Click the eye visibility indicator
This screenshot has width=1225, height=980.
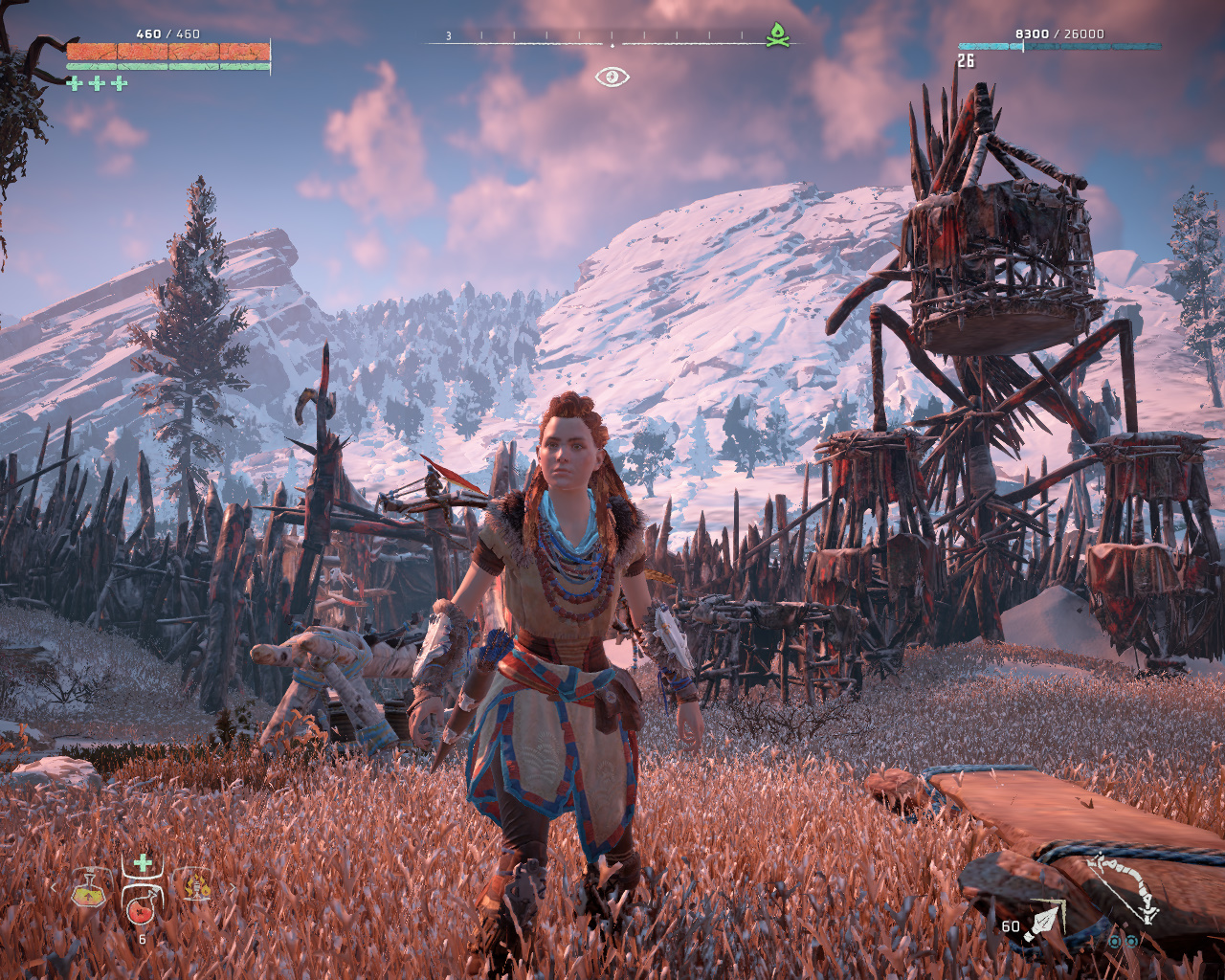(x=612, y=77)
